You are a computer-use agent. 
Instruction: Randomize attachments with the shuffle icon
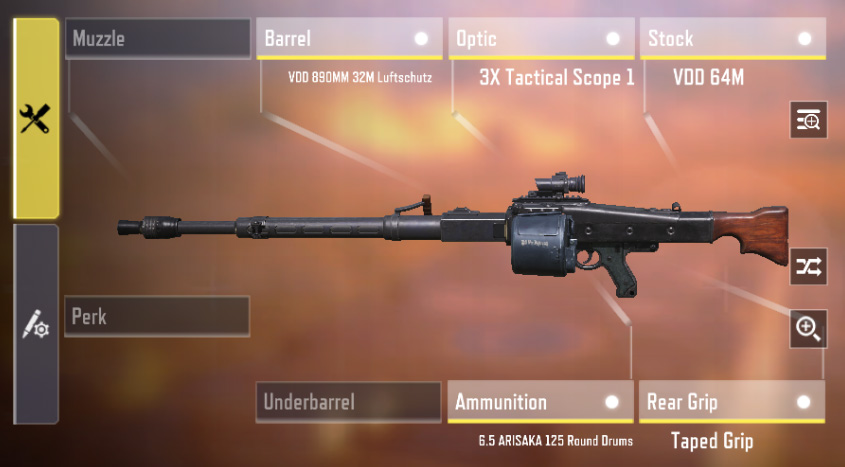pos(808,266)
